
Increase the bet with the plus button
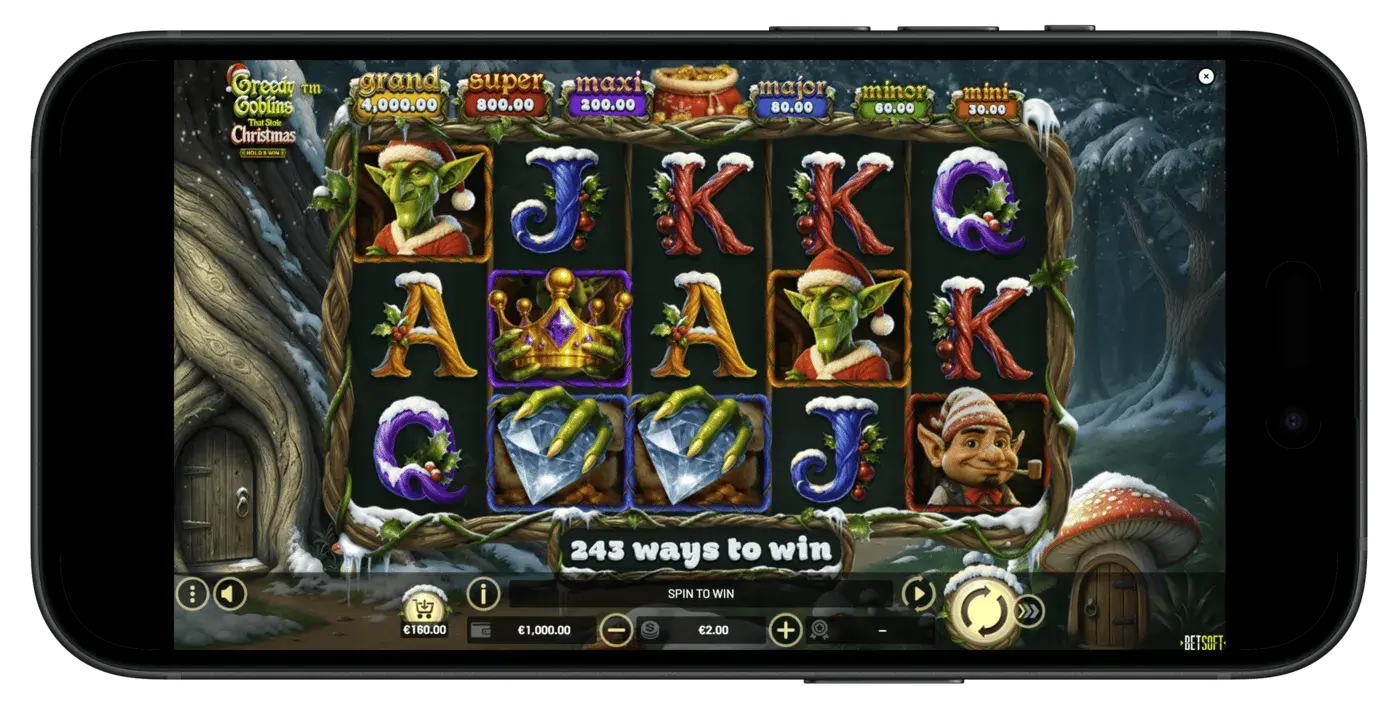coord(786,630)
